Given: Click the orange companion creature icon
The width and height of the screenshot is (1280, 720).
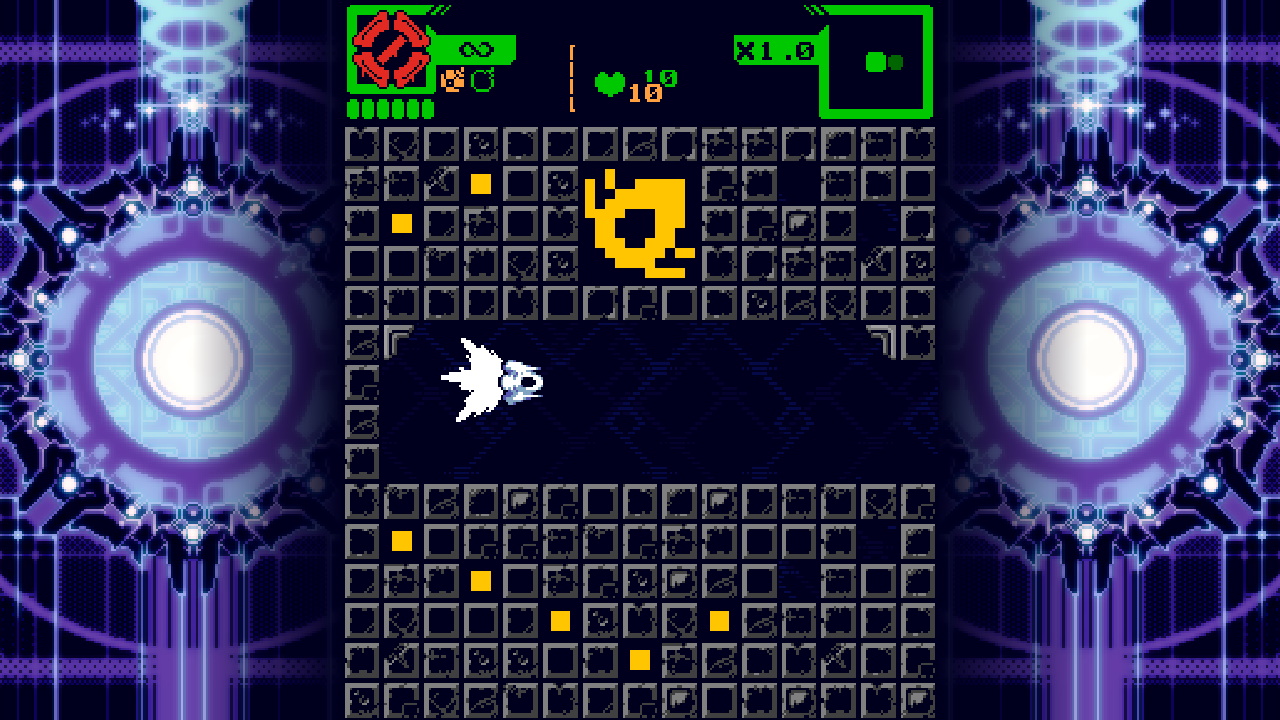Looking at the screenshot, I should click(x=451, y=80).
